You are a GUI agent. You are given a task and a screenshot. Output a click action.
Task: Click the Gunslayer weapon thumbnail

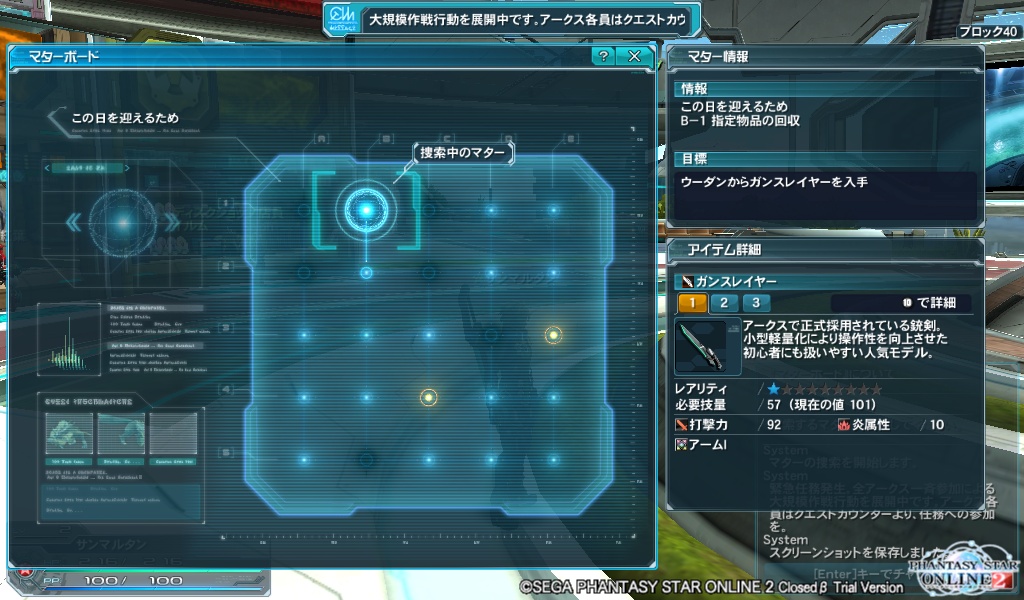[x=706, y=346]
